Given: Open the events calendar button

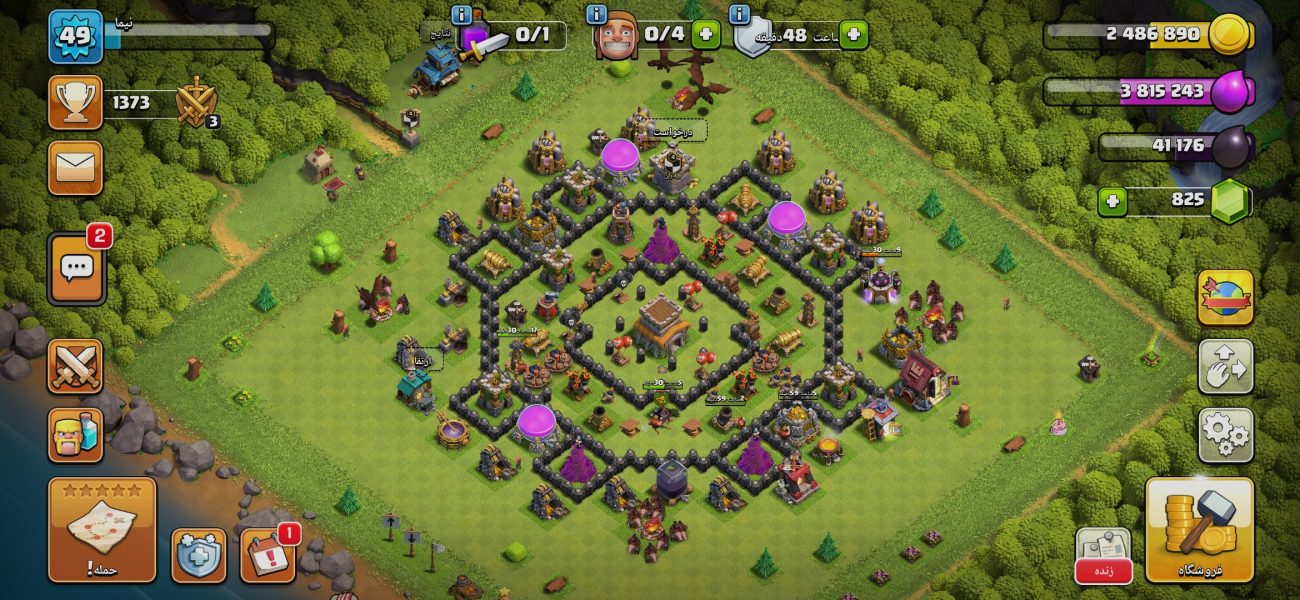Looking at the screenshot, I should coord(268,555).
